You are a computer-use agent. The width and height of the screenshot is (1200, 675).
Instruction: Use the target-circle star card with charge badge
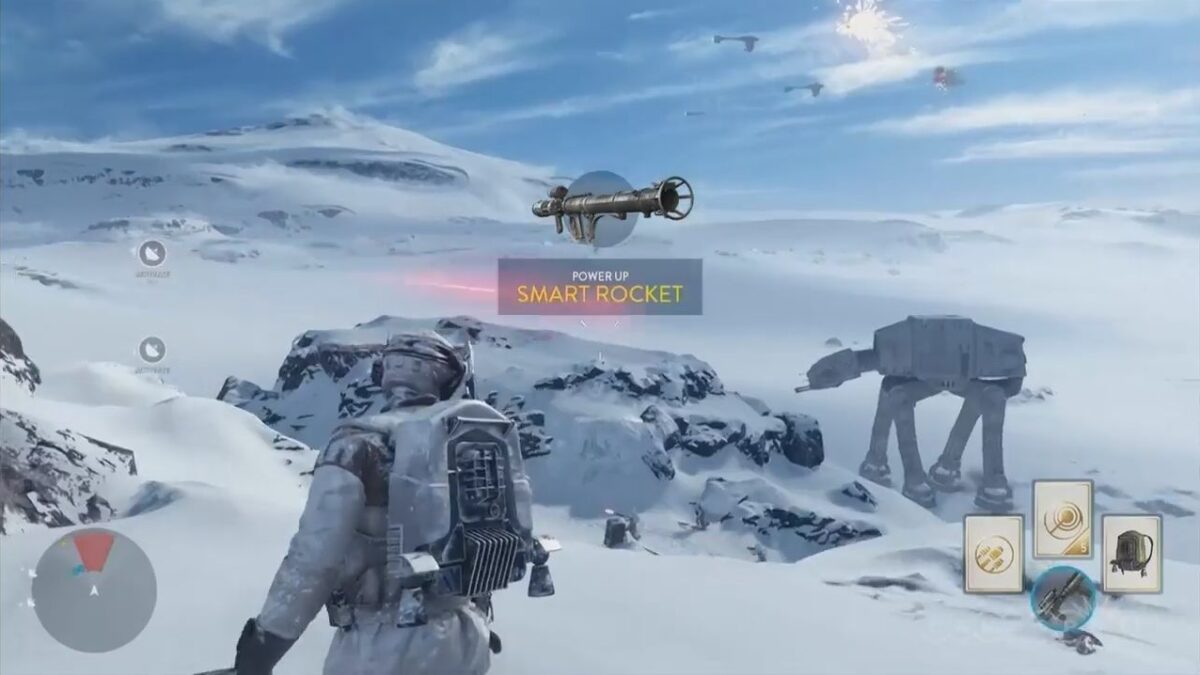click(1063, 518)
